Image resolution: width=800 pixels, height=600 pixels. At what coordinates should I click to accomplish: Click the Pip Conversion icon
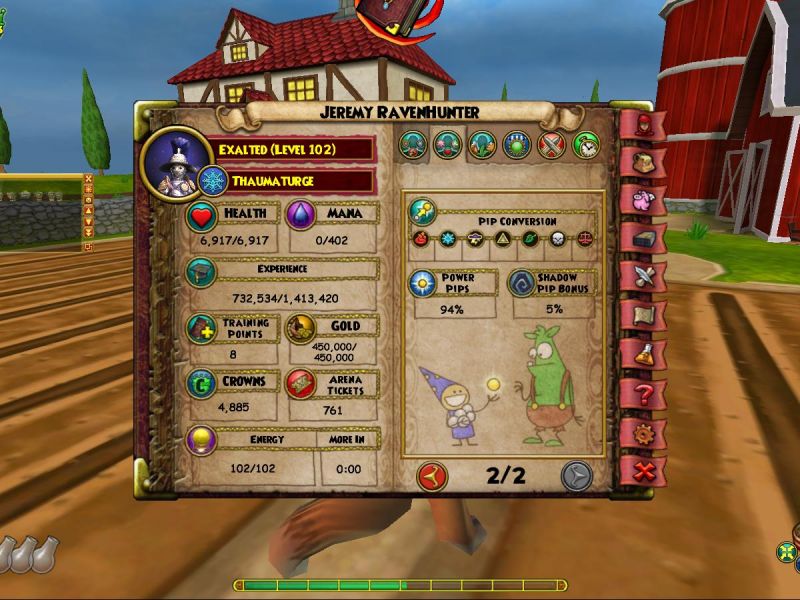(423, 211)
